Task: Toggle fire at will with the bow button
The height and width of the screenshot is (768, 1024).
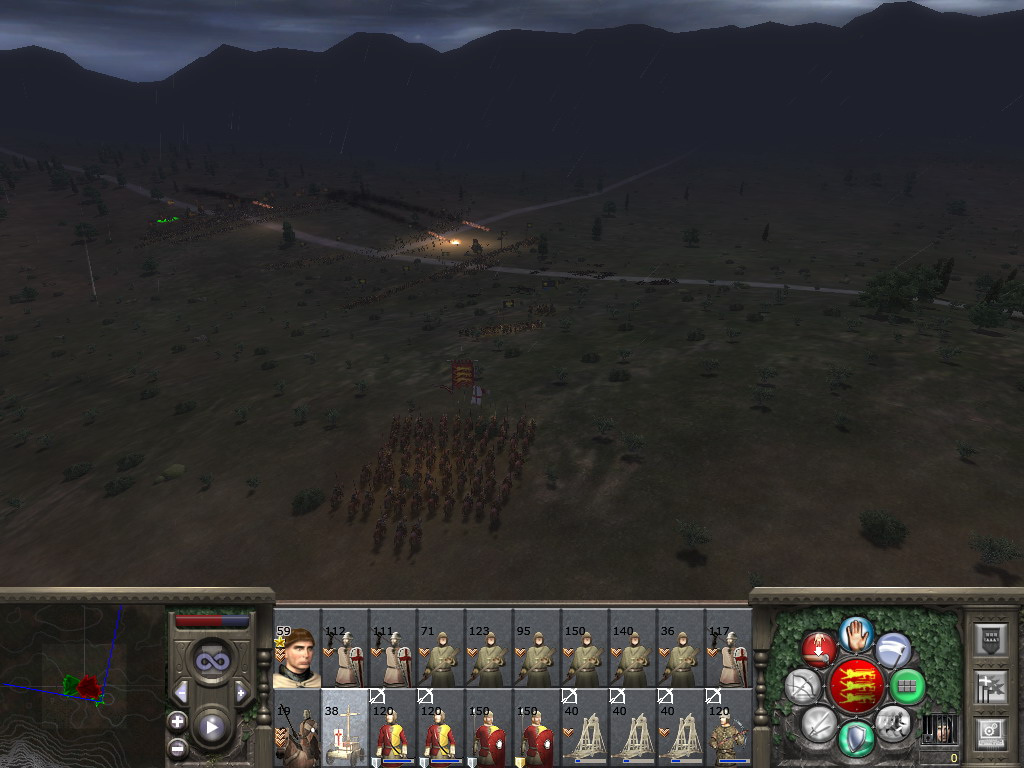Action: [x=802, y=686]
